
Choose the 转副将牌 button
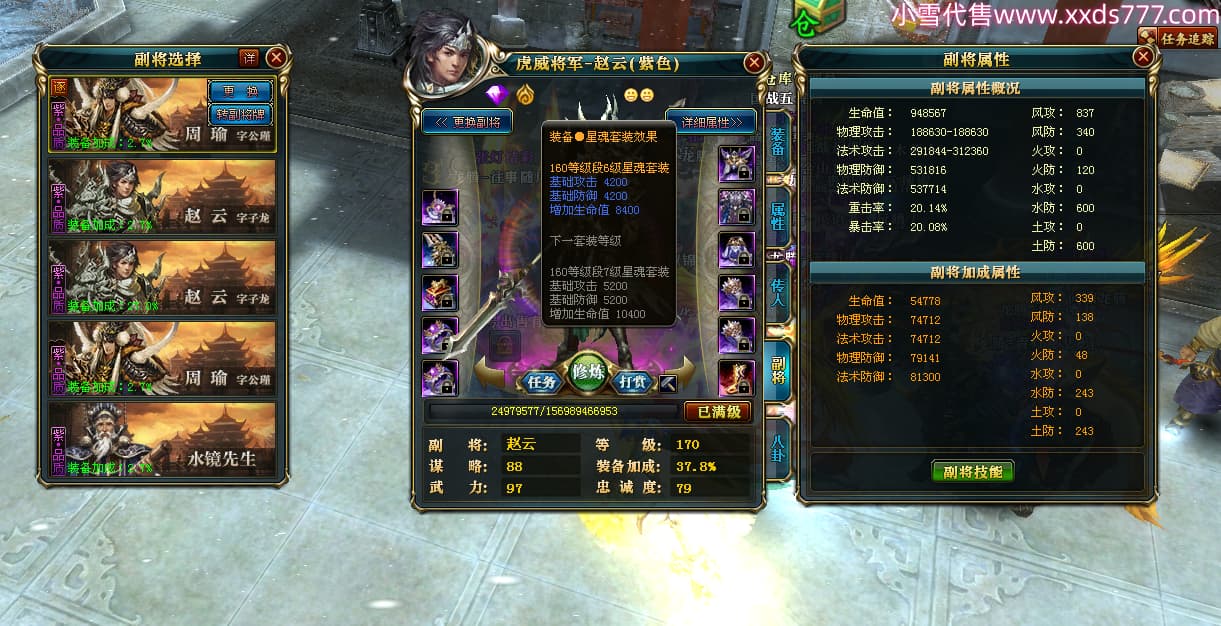240,113
